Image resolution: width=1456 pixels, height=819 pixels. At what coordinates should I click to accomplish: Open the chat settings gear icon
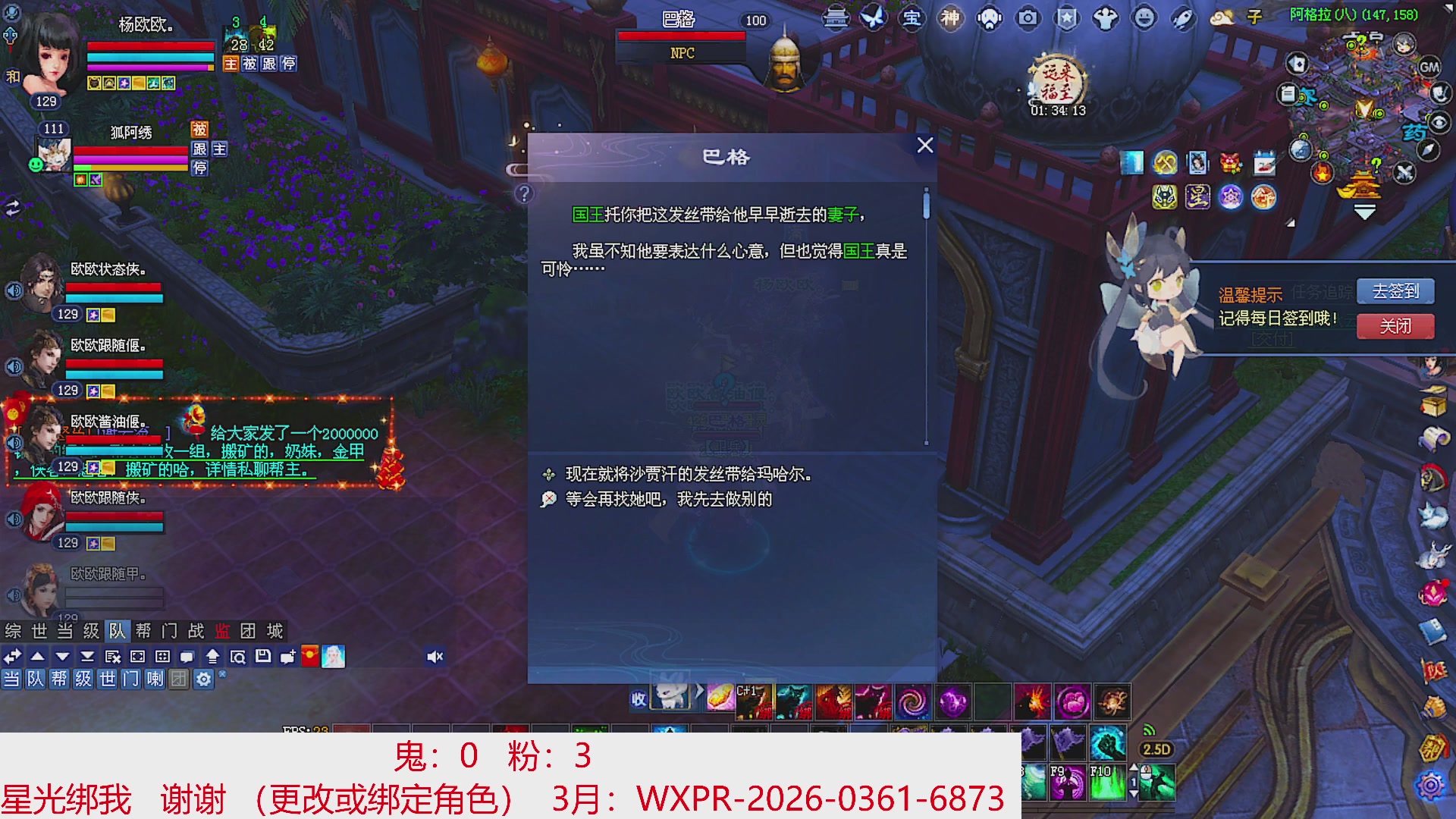click(202, 680)
